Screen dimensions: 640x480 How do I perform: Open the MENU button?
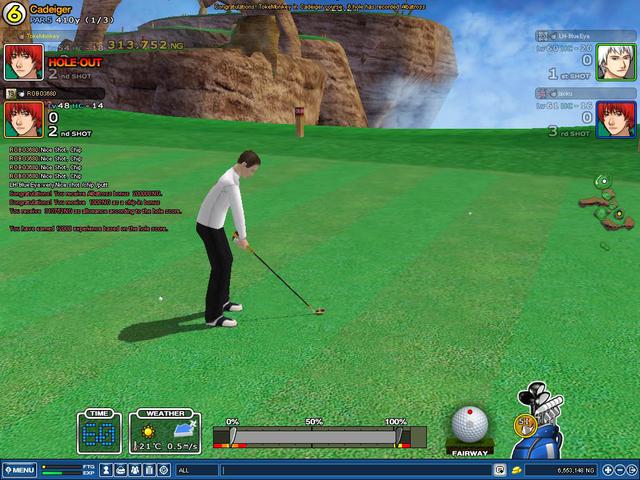coord(19,470)
